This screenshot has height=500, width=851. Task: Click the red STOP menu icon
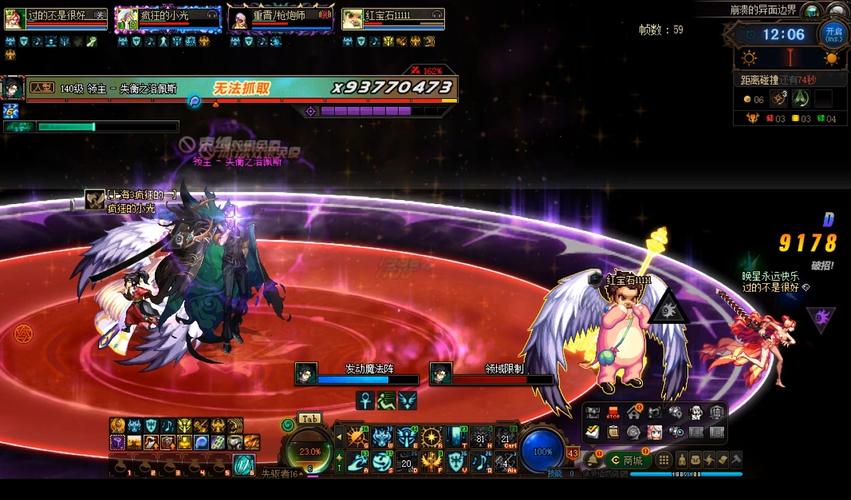click(612, 413)
